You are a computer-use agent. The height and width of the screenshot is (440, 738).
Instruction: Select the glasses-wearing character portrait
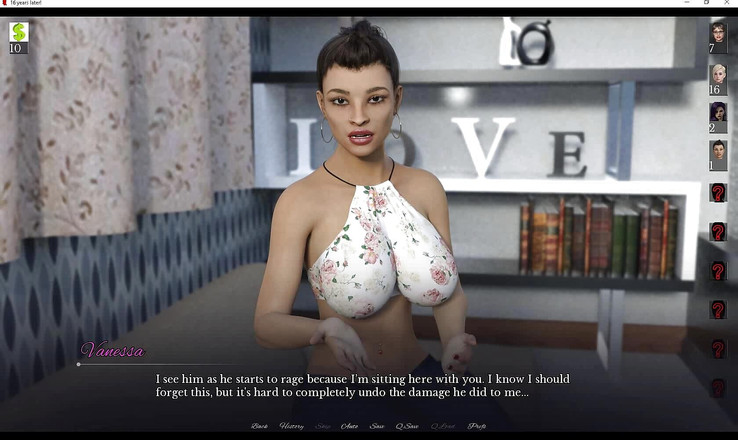(718, 34)
